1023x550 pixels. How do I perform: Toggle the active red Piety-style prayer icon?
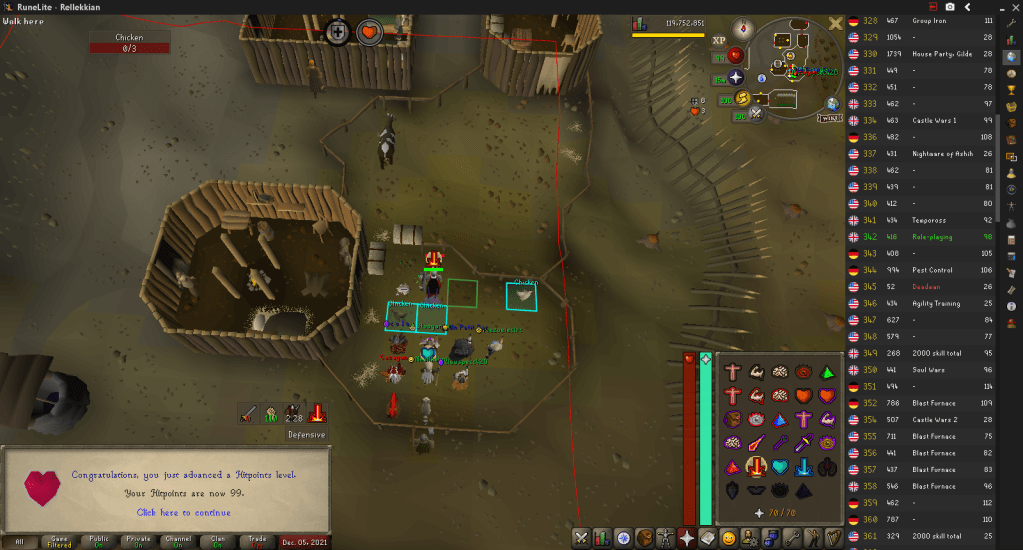(755, 466)
